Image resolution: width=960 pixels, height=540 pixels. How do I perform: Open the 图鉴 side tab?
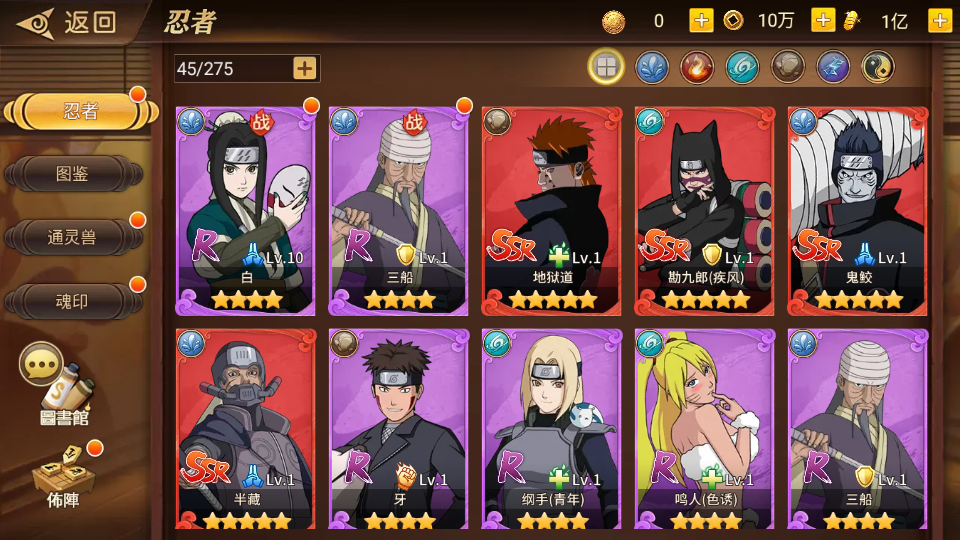point(73,174)
